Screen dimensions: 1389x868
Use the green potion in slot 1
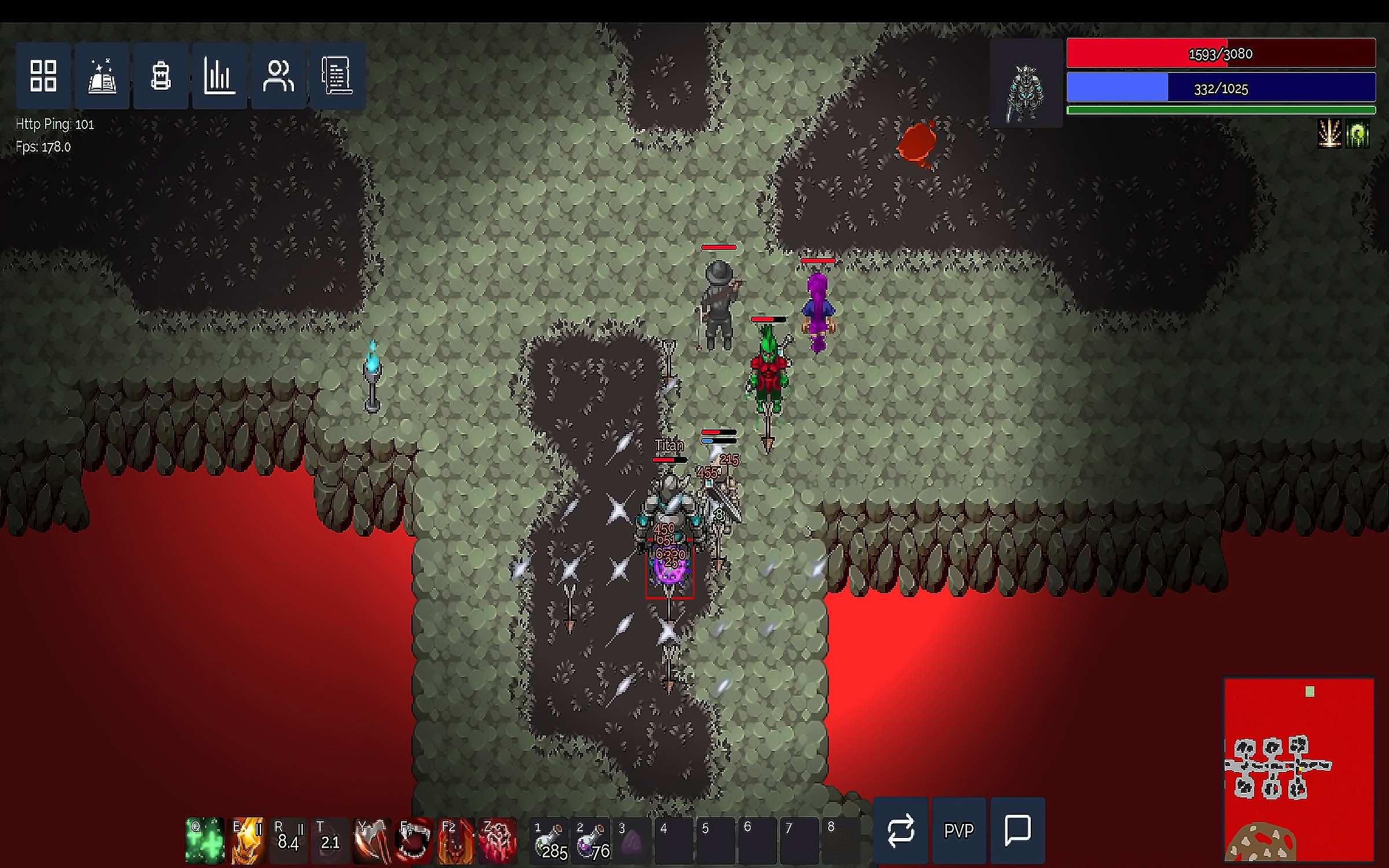click(x=549, y=840)
